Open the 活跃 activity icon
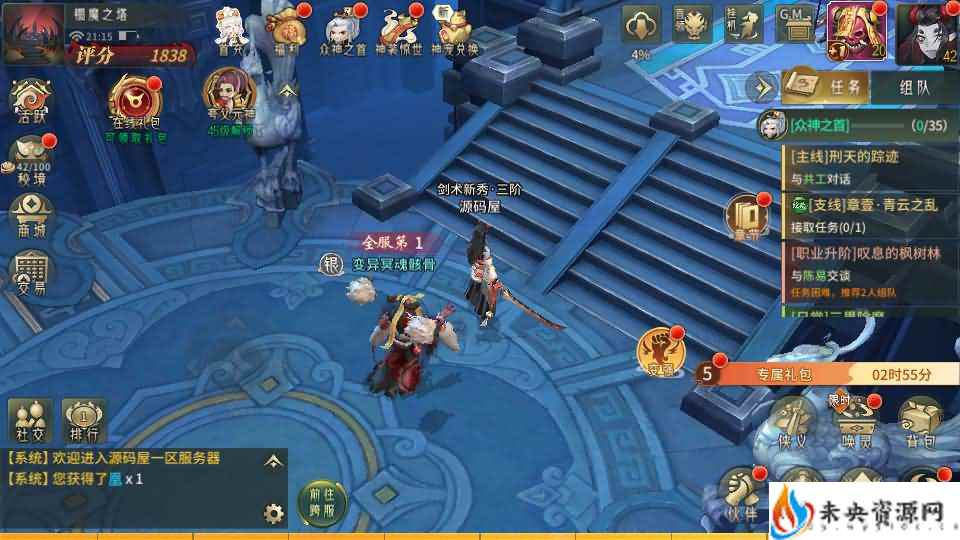960x540 pixels. click(30, 101)
